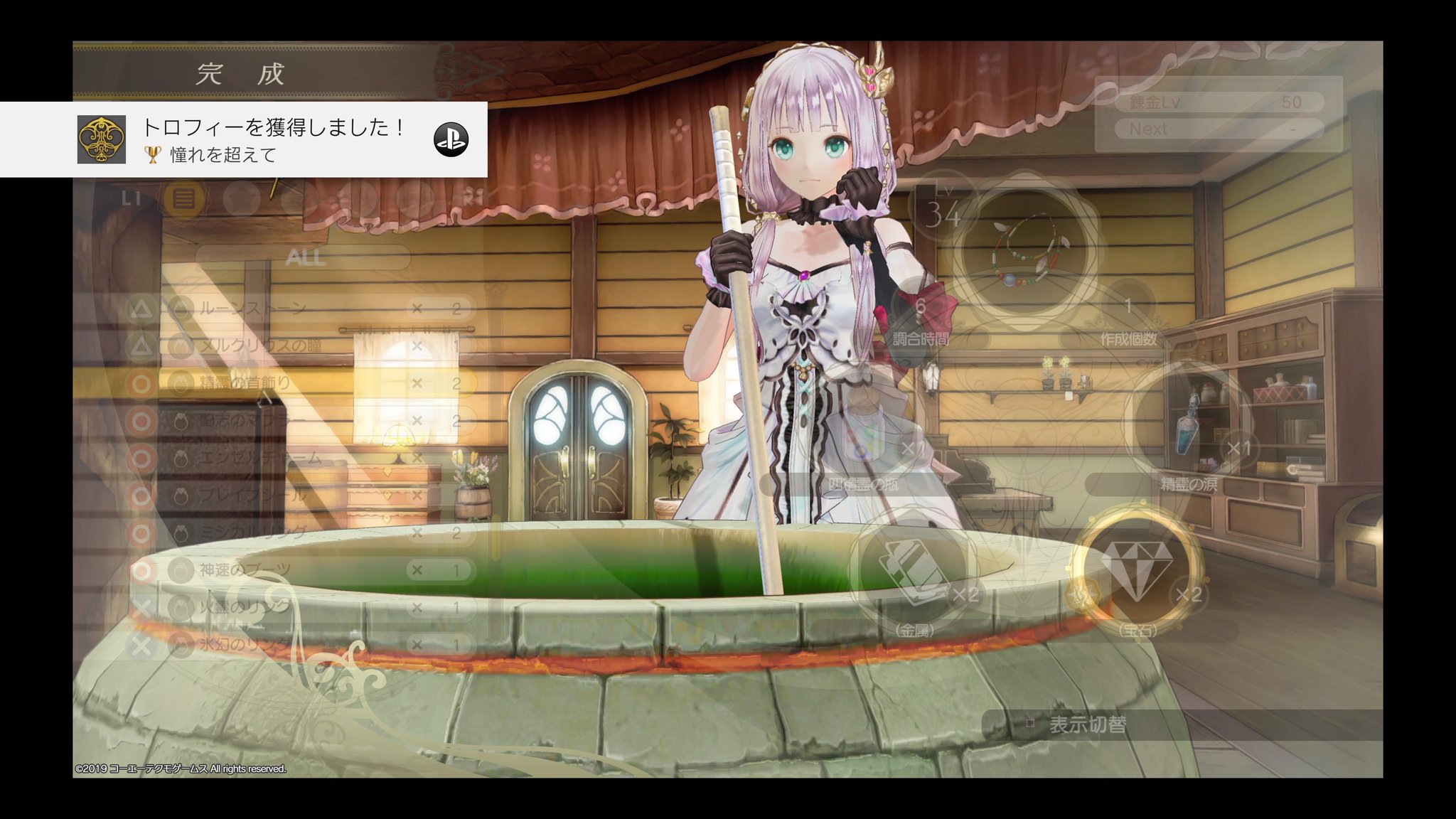Choose the 氷幻のリング recipe row
Image resolution: width=1456 pixels, height=819 pixels.
(299, 645)
